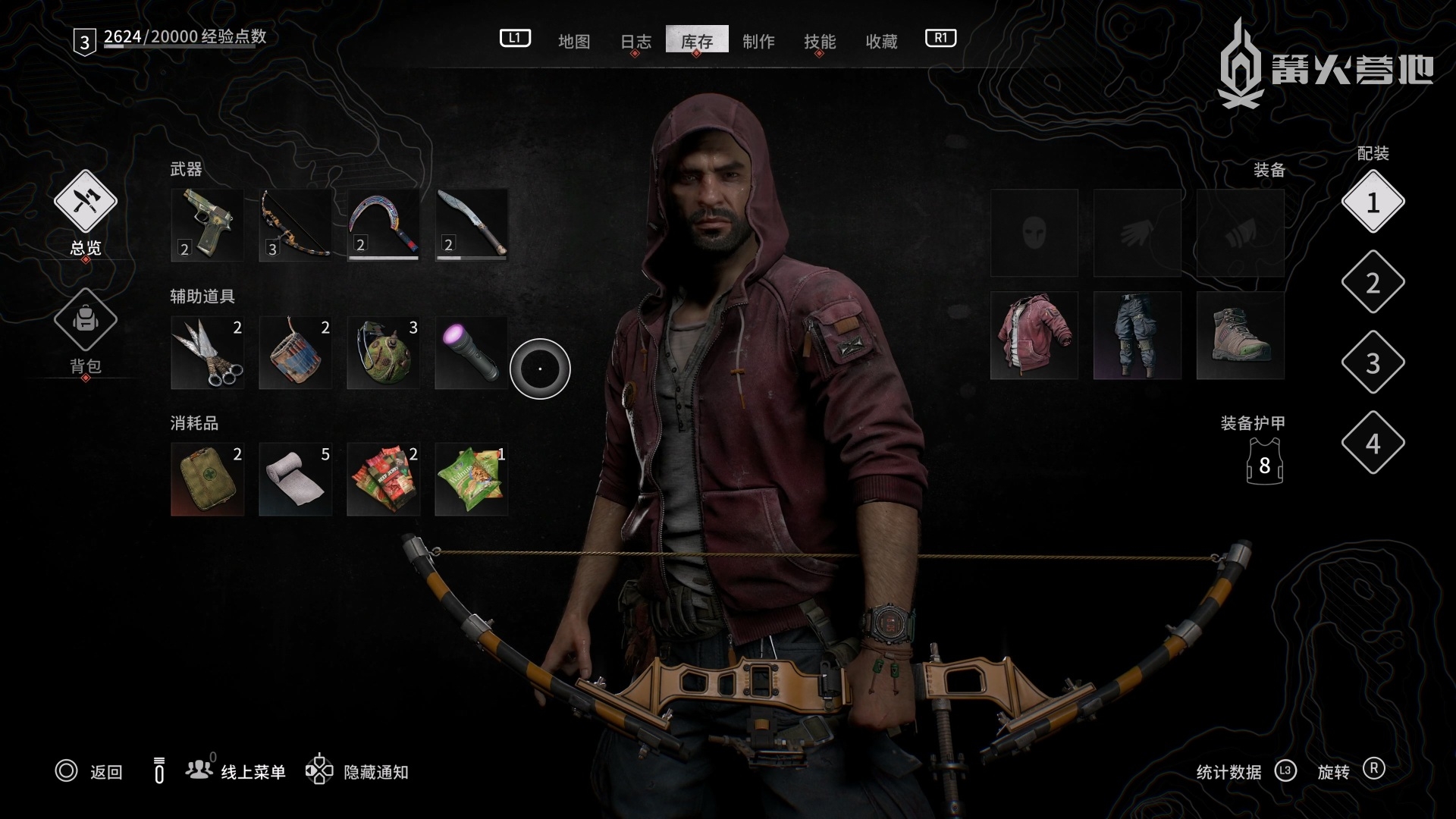Switch to loadout 2

pos(1373,283)
